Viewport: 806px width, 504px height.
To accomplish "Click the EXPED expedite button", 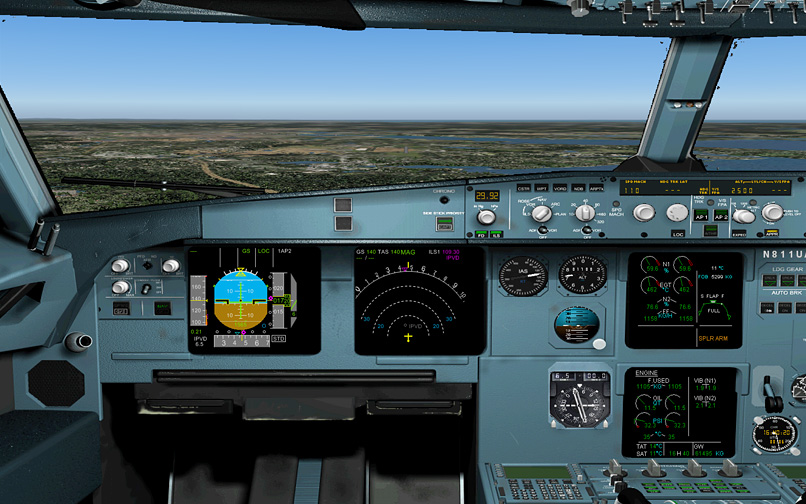I will pyautogui.click(x=739, y=233).
